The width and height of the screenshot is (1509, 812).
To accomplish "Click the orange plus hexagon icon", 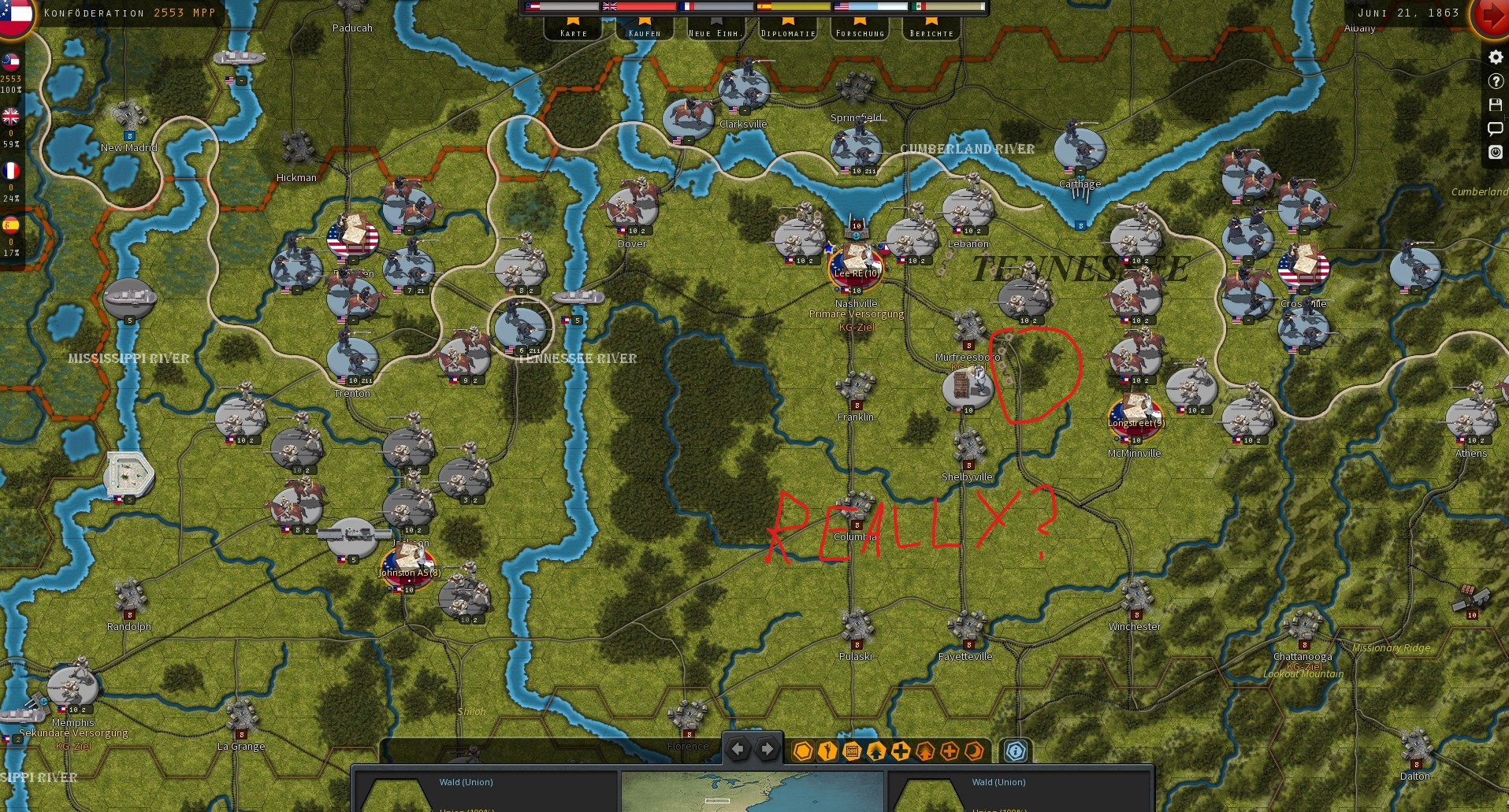I will [950, 752].
